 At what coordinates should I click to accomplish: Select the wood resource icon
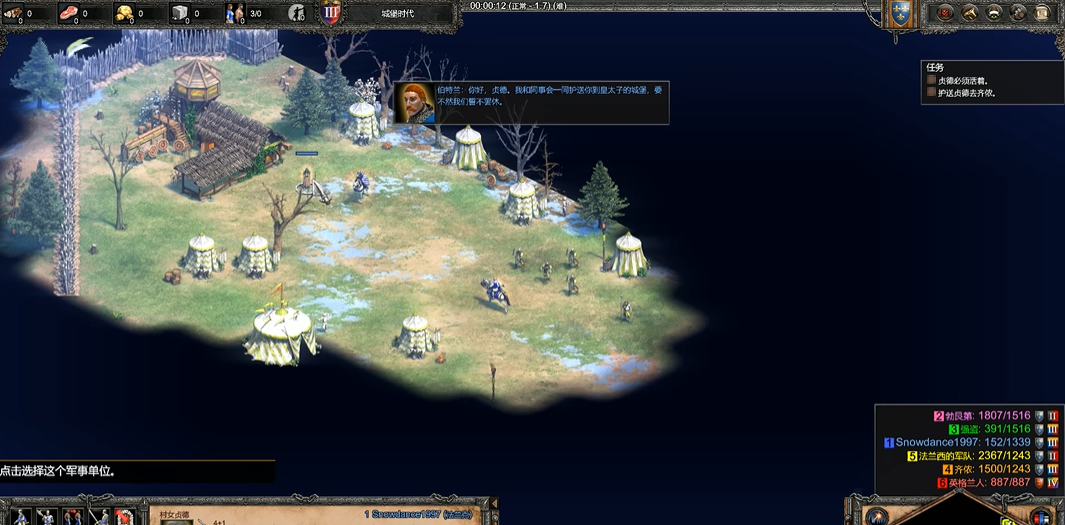pos(13,13)
